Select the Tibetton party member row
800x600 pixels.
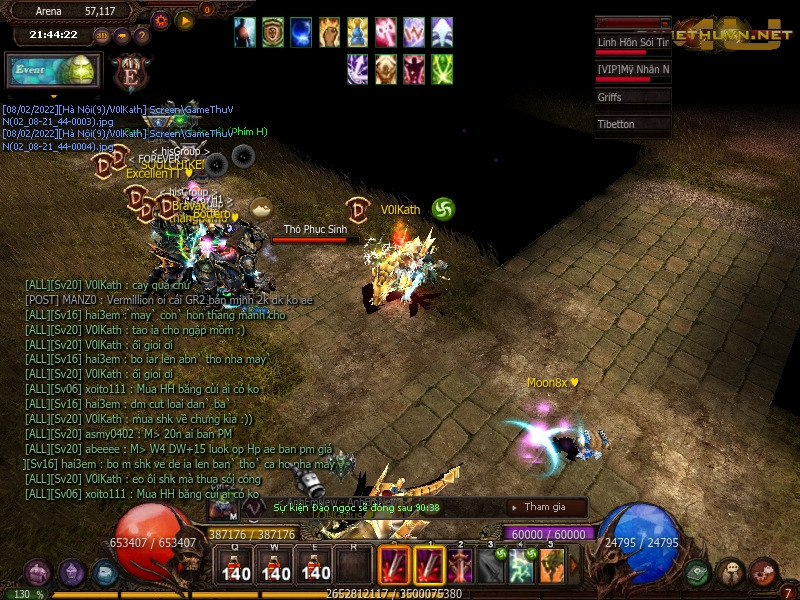click(632, 124)
